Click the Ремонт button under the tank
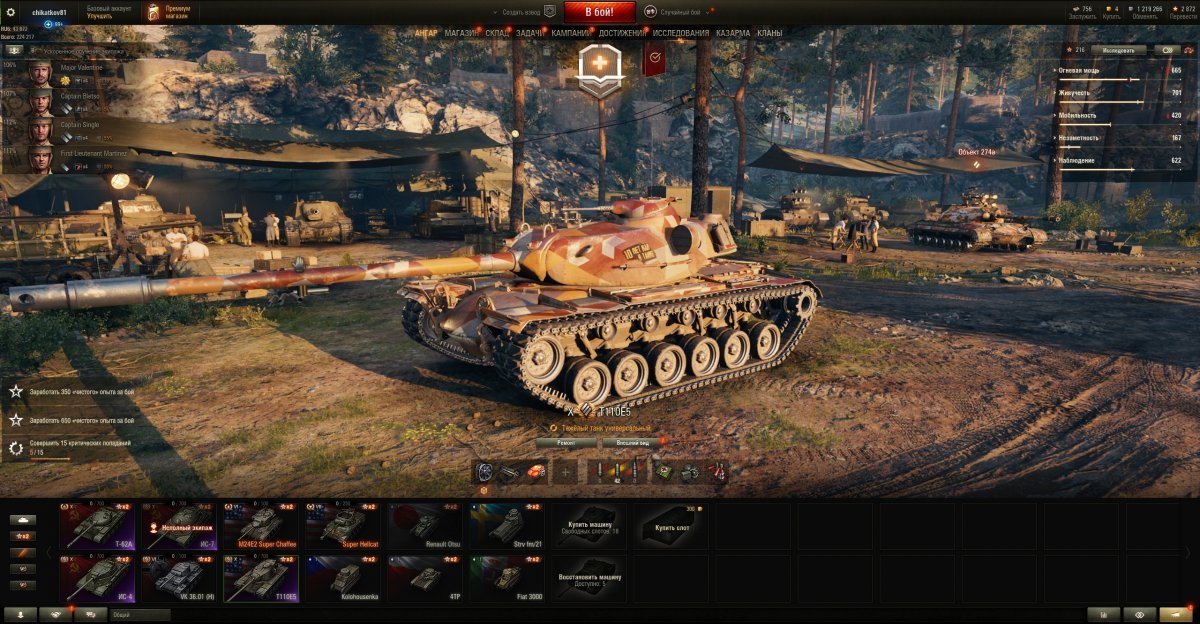 point(566,441)
